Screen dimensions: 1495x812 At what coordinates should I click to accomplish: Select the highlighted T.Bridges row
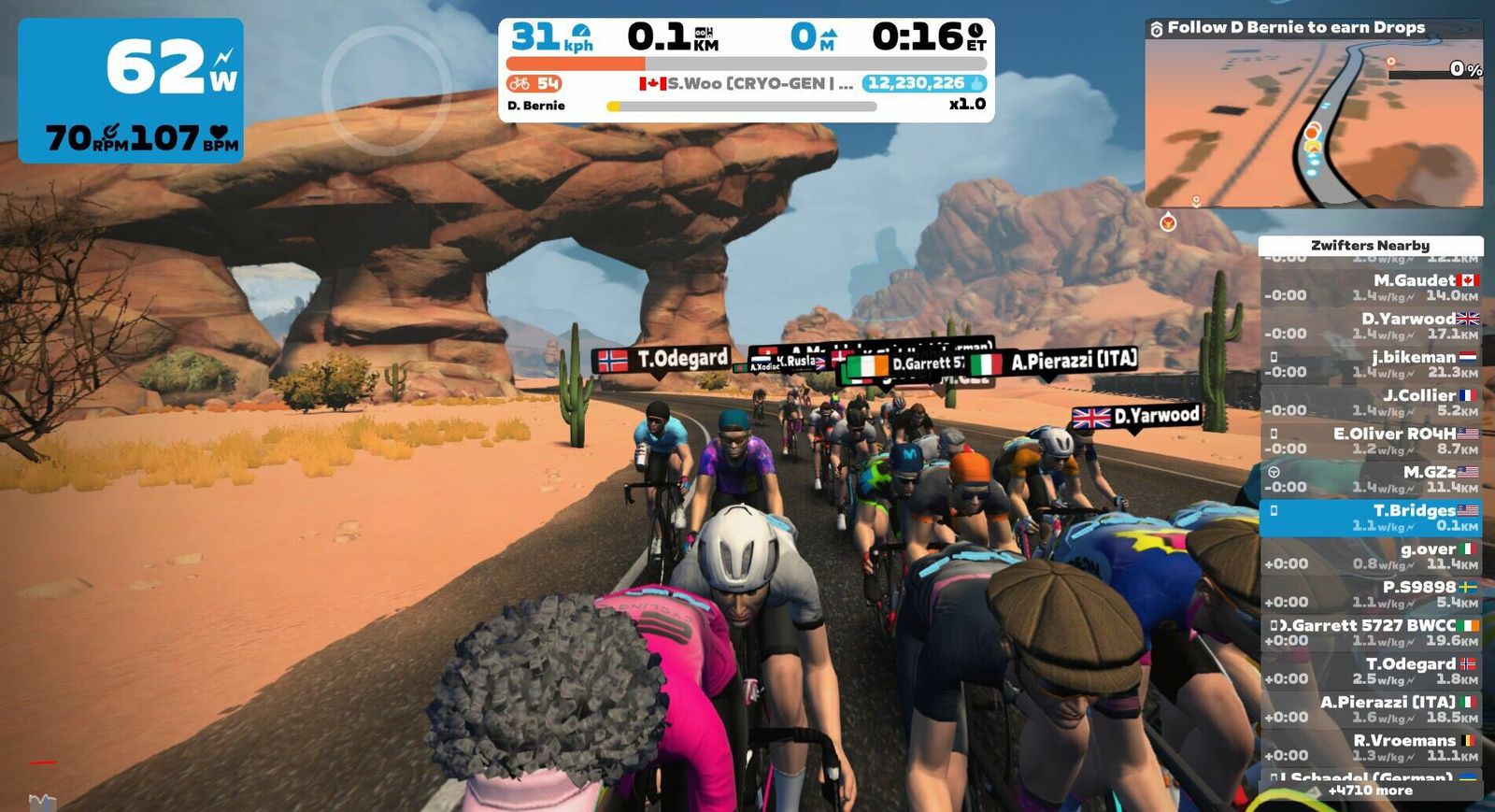point(1371,518)
